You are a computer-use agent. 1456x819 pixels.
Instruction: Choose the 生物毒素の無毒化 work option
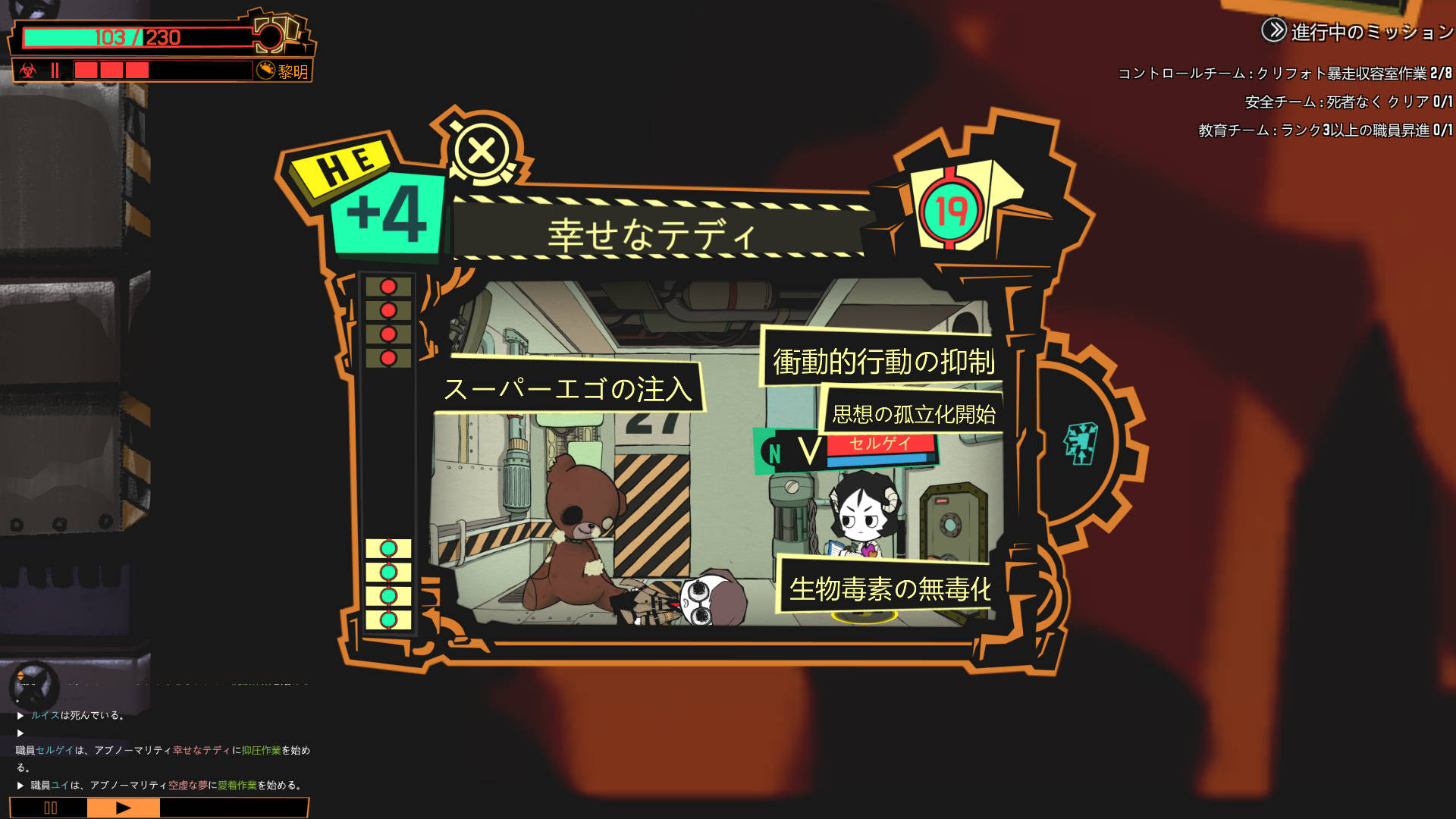pos(889,588)
